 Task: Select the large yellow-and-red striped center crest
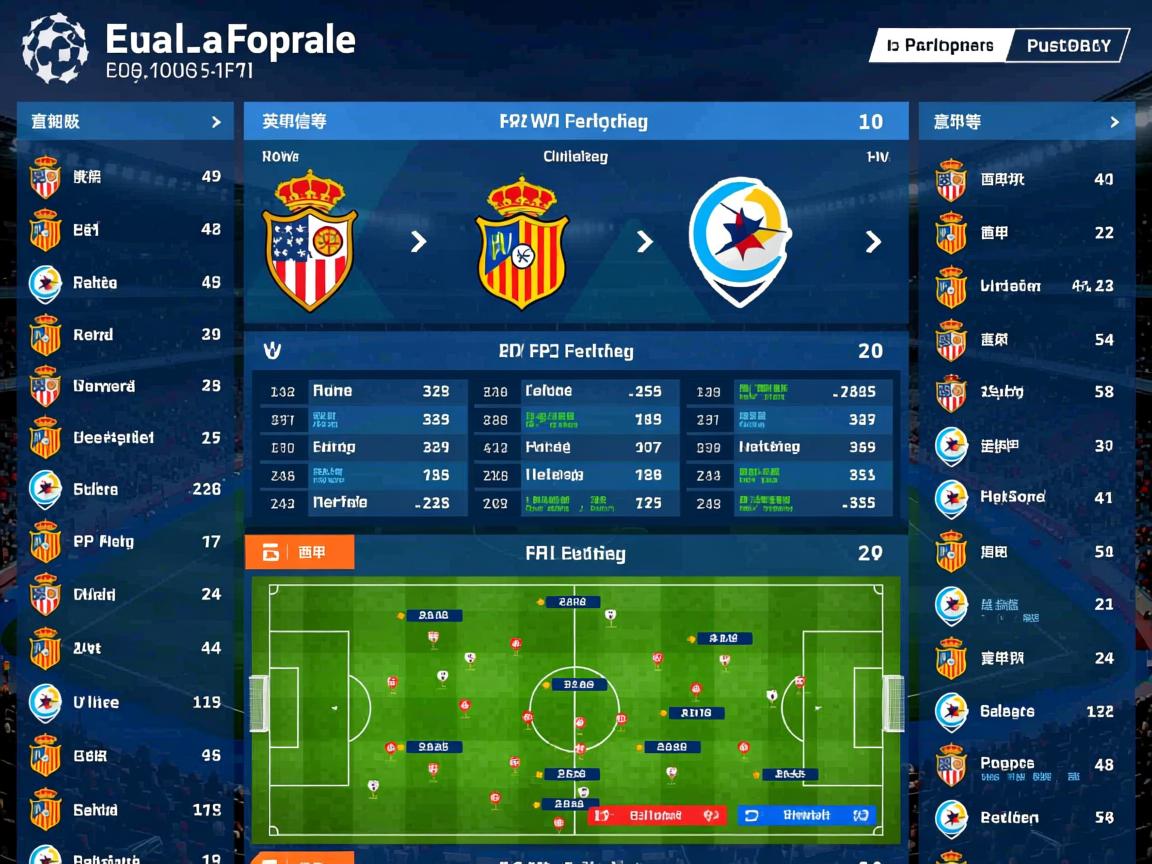coord(522,241)
